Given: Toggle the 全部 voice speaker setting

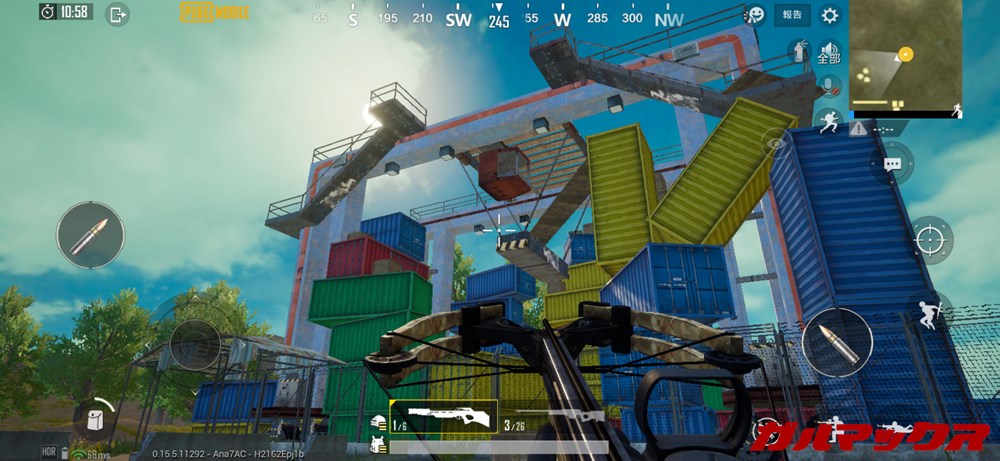Looking at the screenshot, I should 828,53.
